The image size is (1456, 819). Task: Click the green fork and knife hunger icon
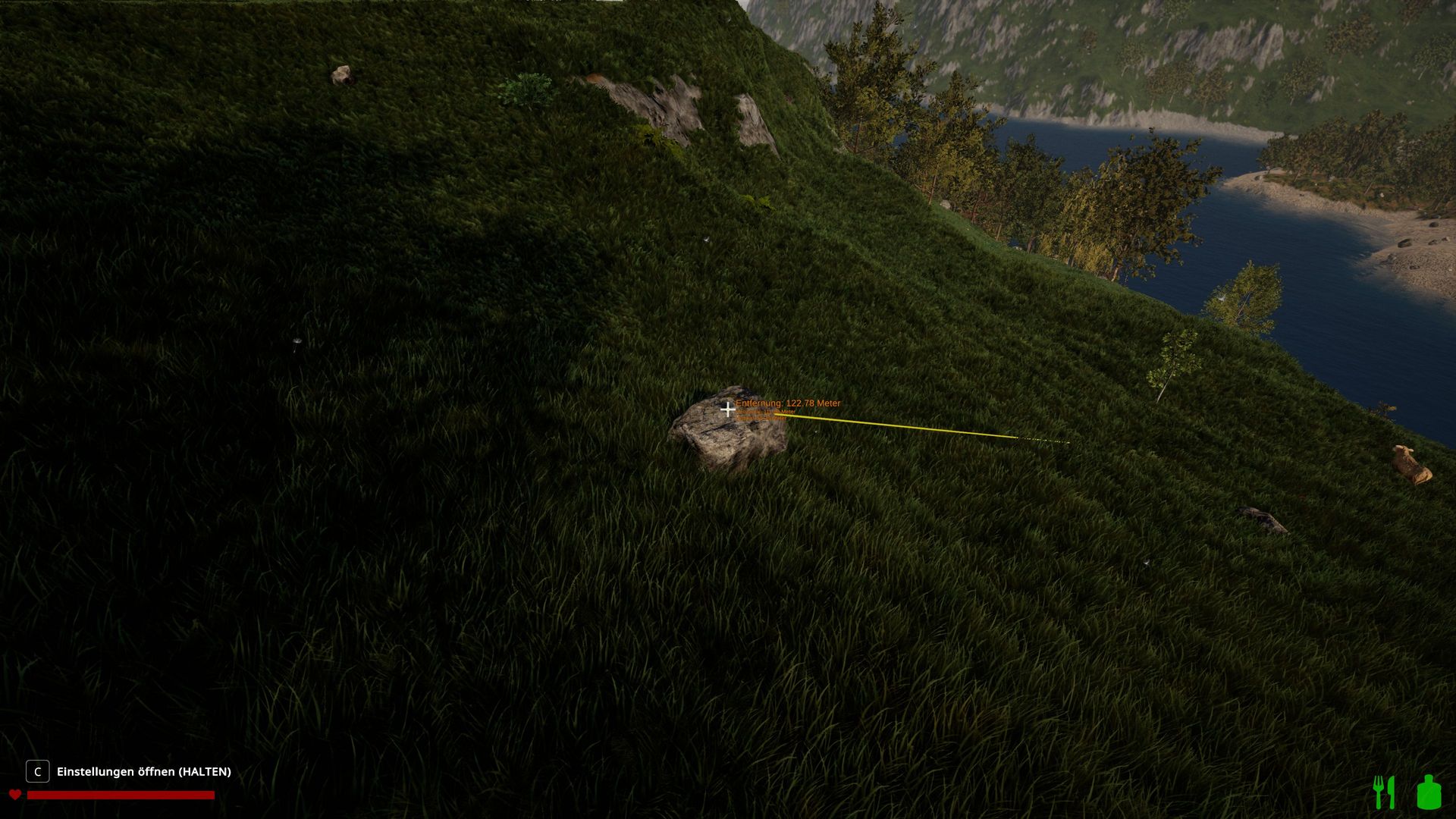click(x=1385, y=792)
